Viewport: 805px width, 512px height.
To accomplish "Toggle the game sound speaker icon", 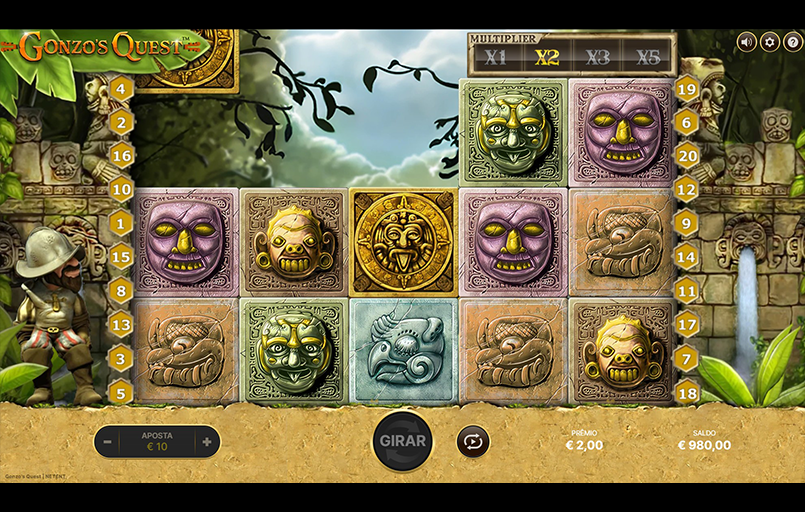I will point(746,42).
